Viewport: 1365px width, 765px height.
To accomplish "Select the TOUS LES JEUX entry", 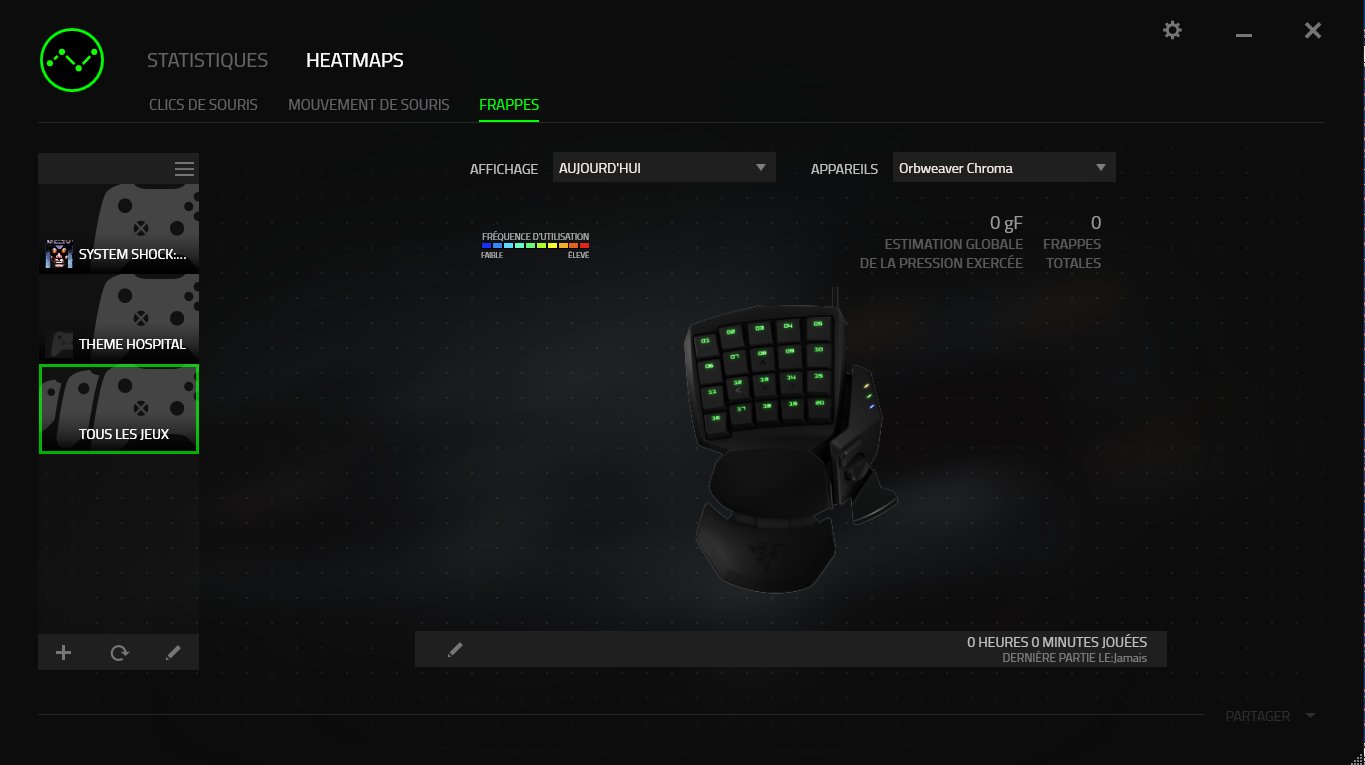I will point(118,409).
